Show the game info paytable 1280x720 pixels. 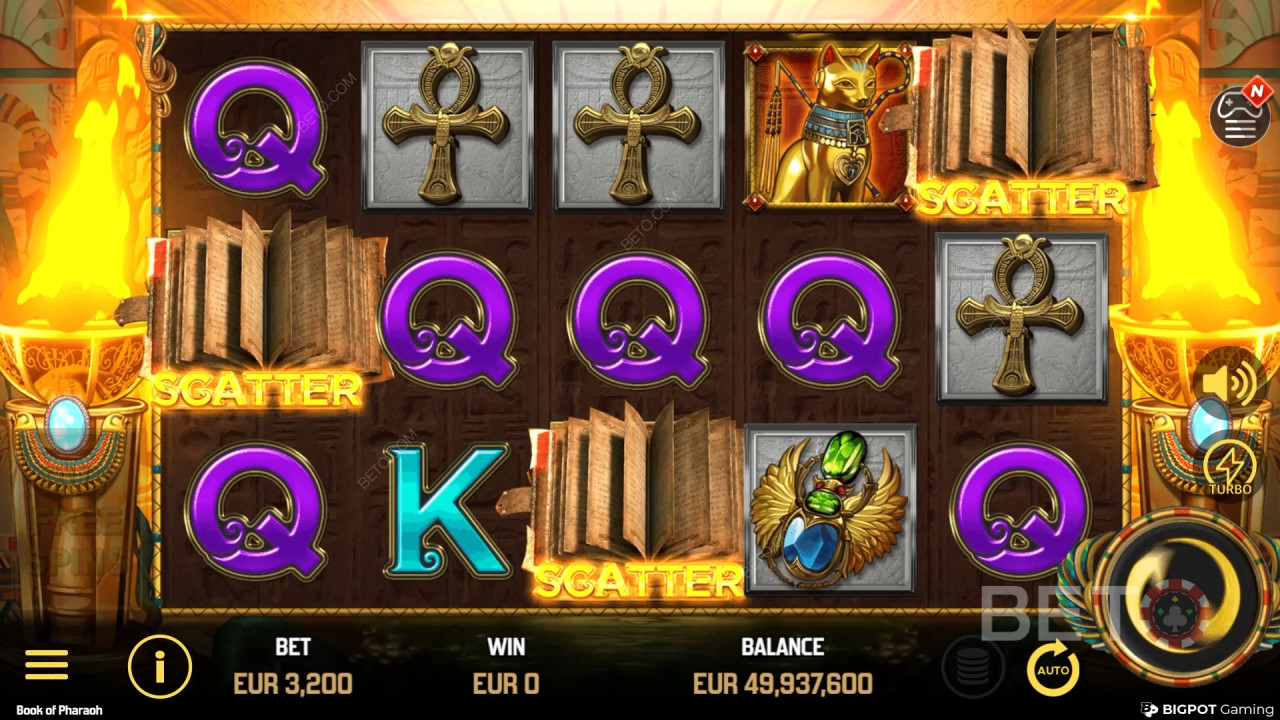coord(159,666)
